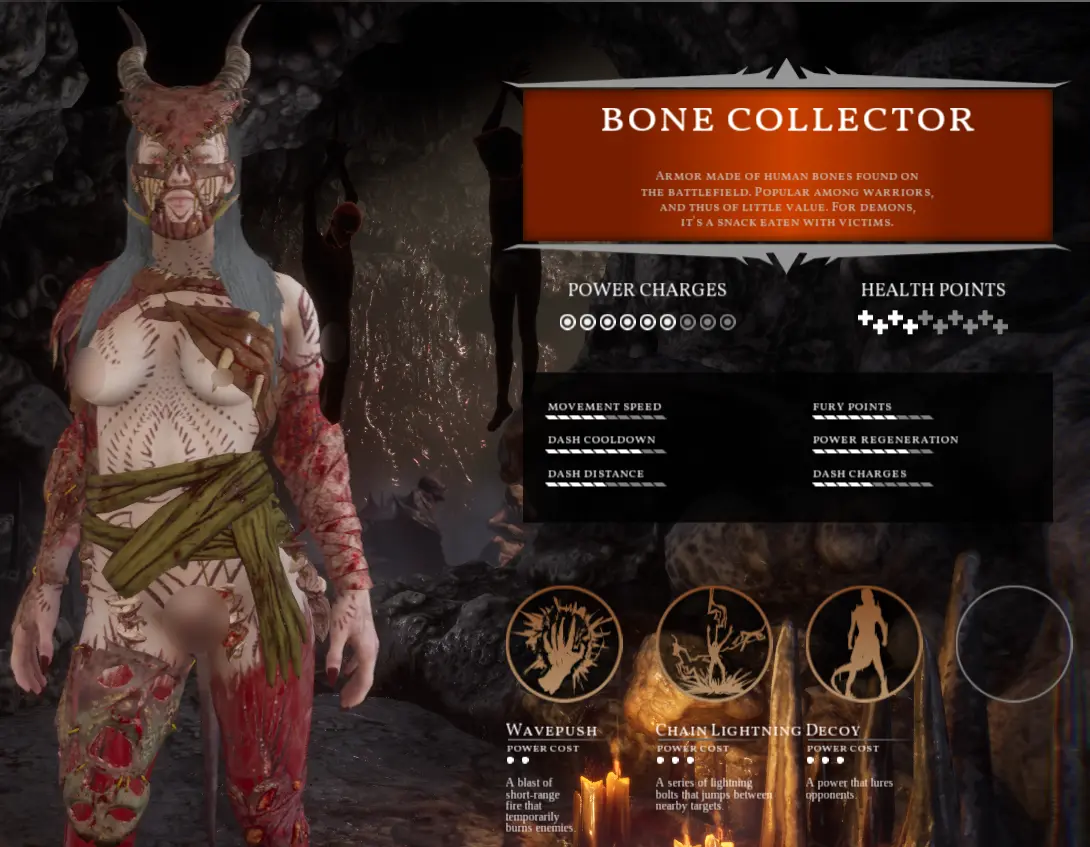Screen dimensions: 1090x847
Task: Select the Wavepush power icon
Action: click(564, 644)
